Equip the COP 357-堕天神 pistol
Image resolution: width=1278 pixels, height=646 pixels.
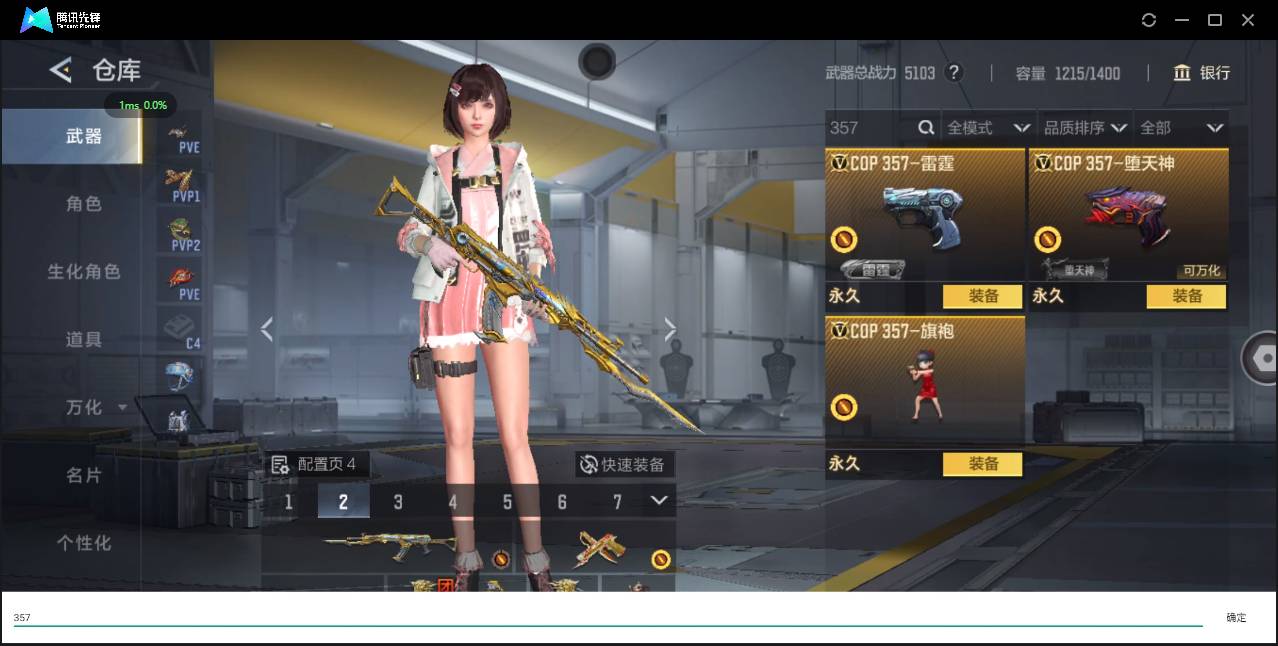[x=1186, y=296]
